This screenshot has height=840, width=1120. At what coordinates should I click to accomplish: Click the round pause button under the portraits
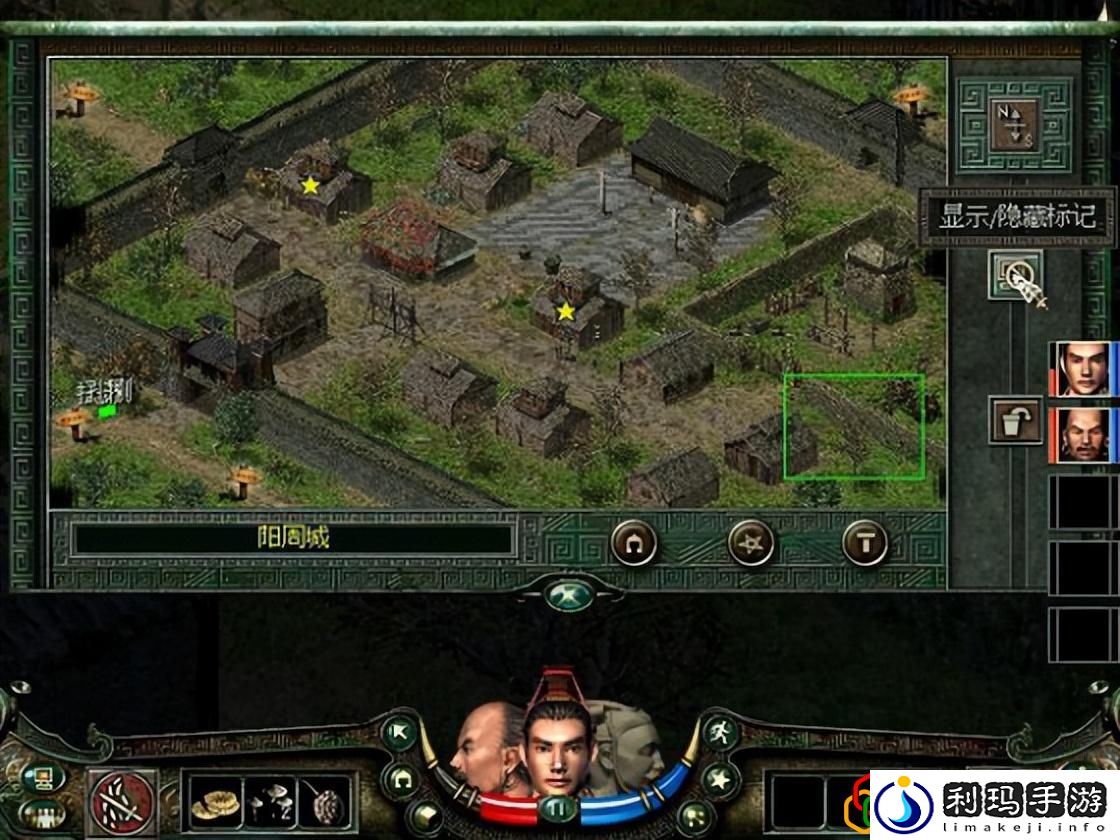pos(558,808)
